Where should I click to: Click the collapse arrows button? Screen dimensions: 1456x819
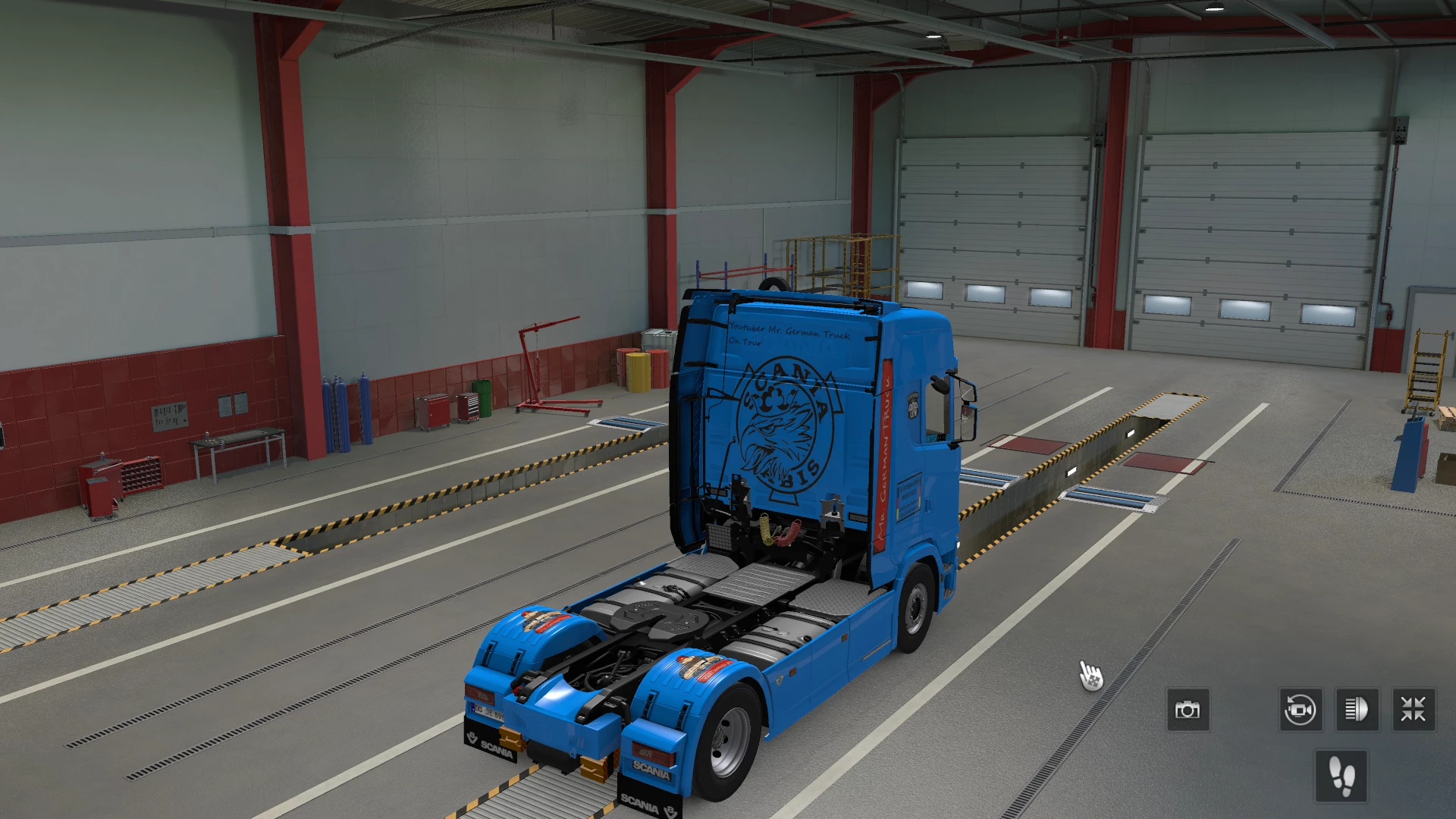pyautogui.click(x=1414, y=710)
